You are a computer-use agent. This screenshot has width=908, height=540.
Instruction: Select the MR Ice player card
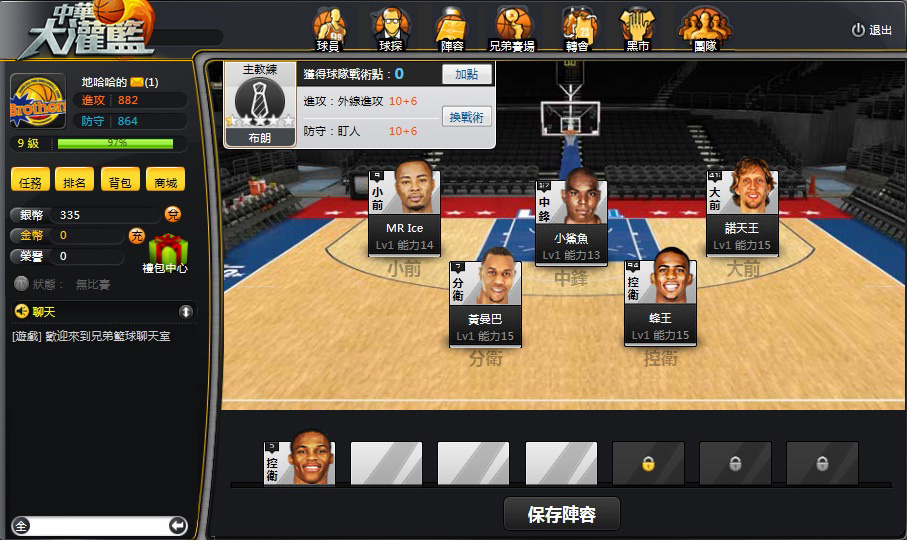coord(404,208)
